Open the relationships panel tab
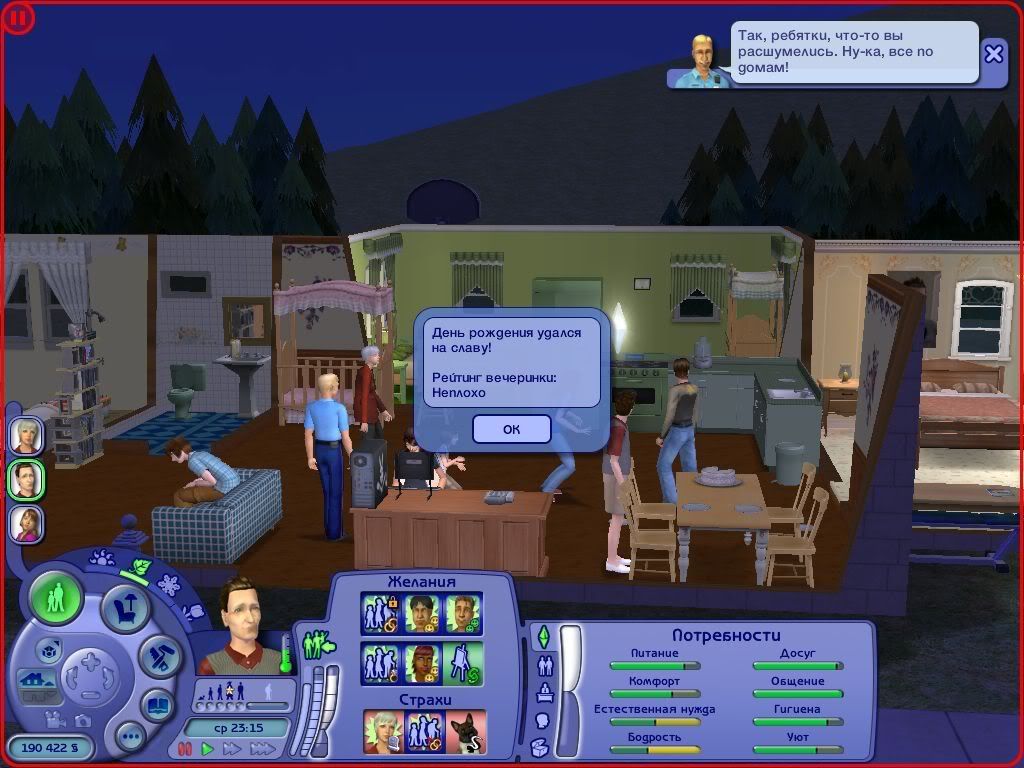The height and width of the screenshot is (768, 1024). coord(546,665)
